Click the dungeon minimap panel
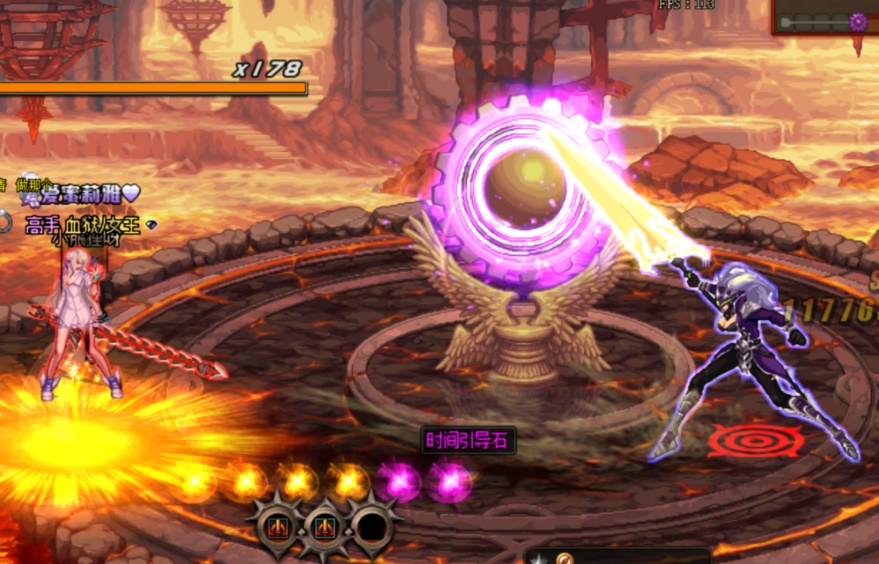The height and width of the screenshot is (564, 879). tap(825, 18)
